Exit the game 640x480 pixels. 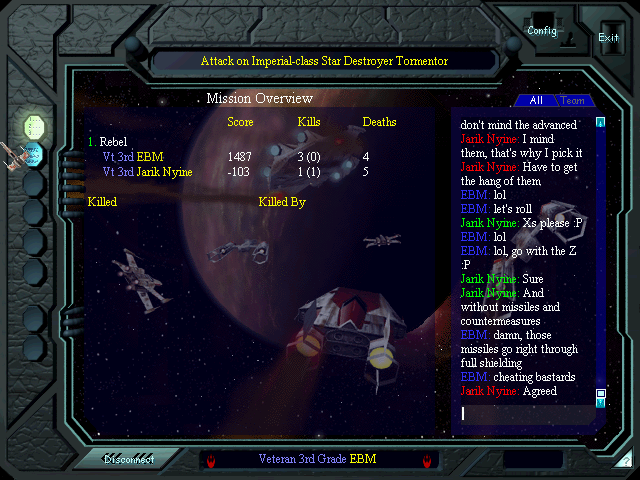tap(608, 37)
